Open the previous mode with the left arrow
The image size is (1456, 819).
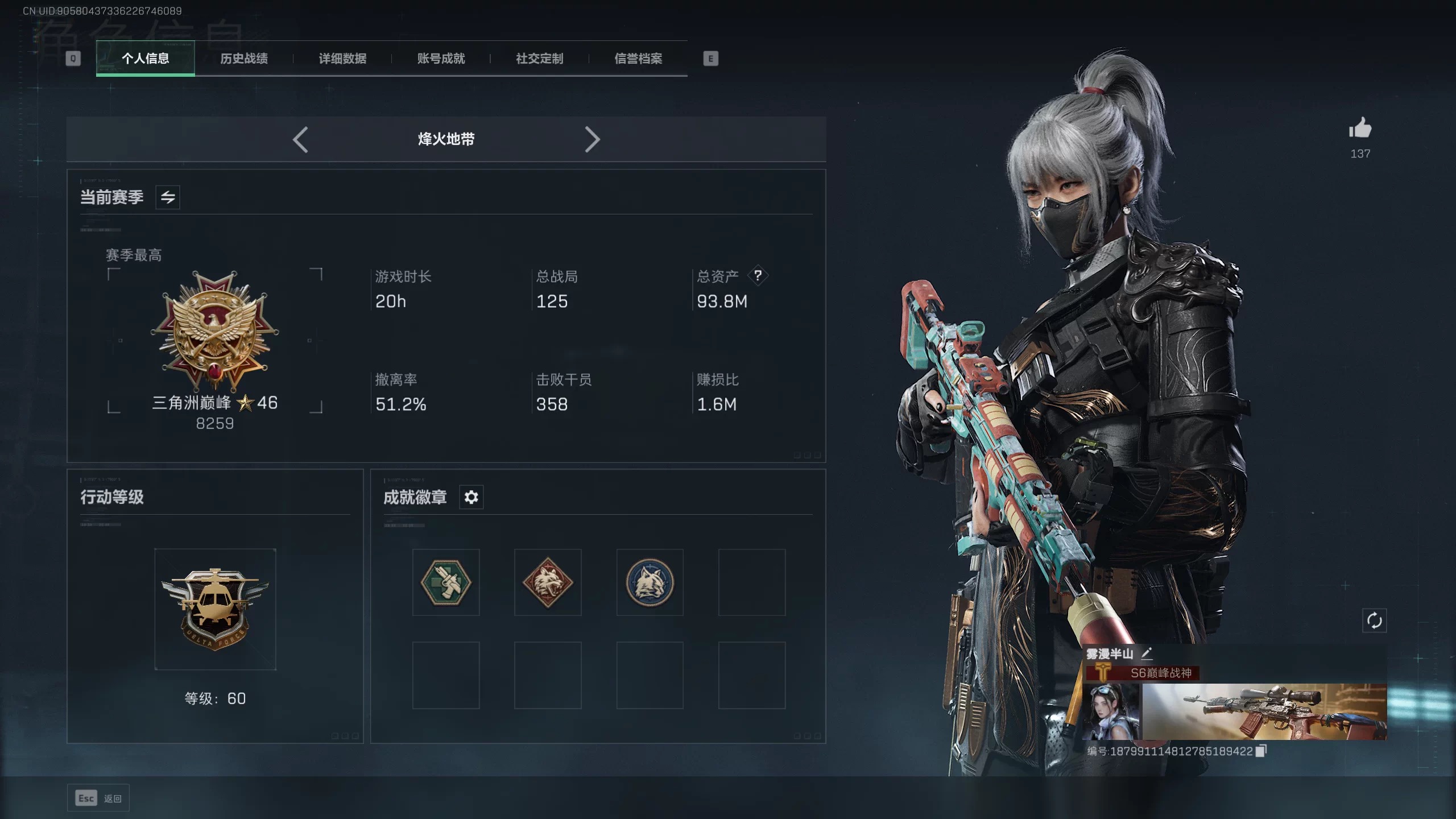(x=301, y=139)
